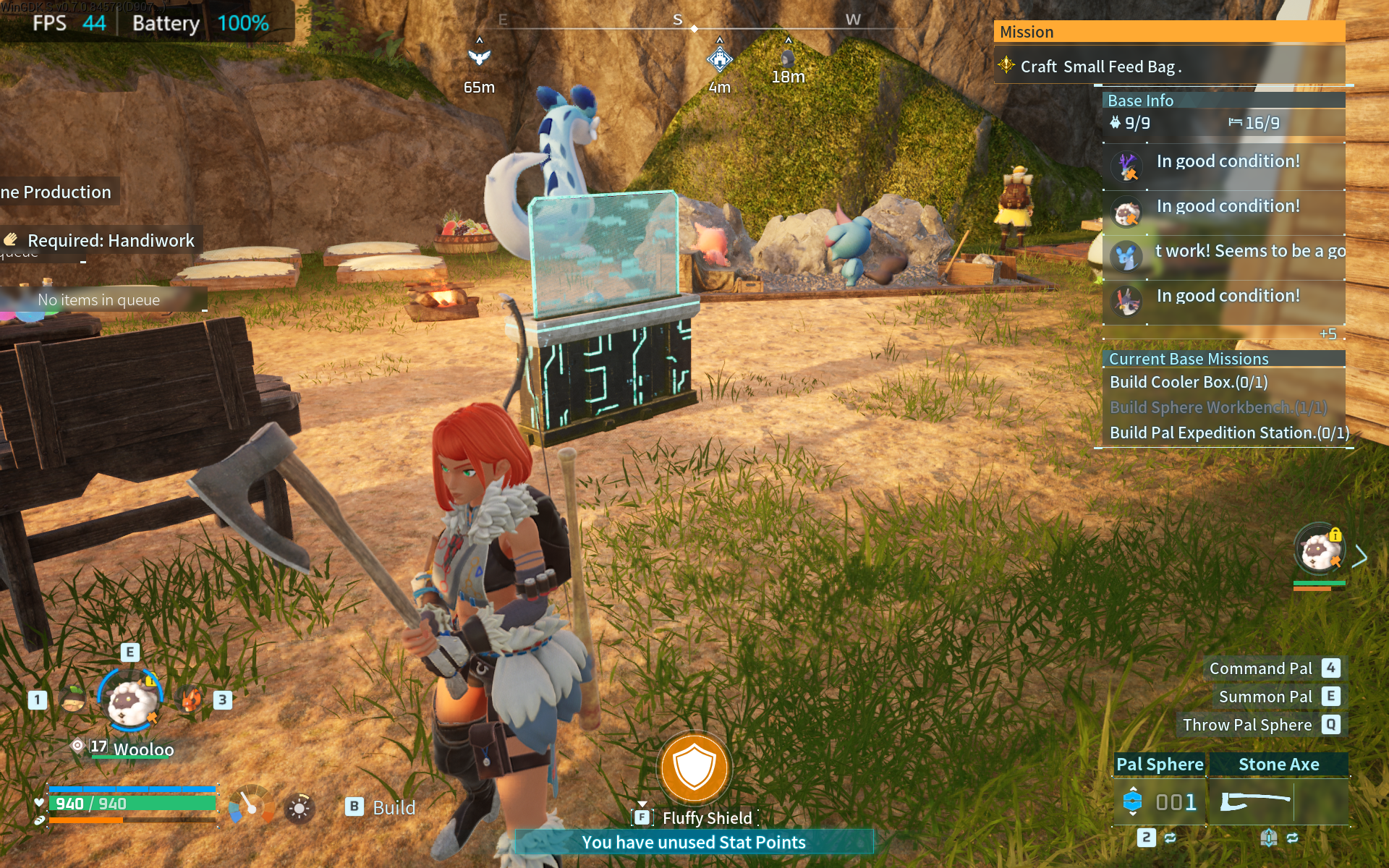Click the sun time-of-day indicator
This screenshot has height=868, width=1389.
pyautogui.click(x=299, y=808)
